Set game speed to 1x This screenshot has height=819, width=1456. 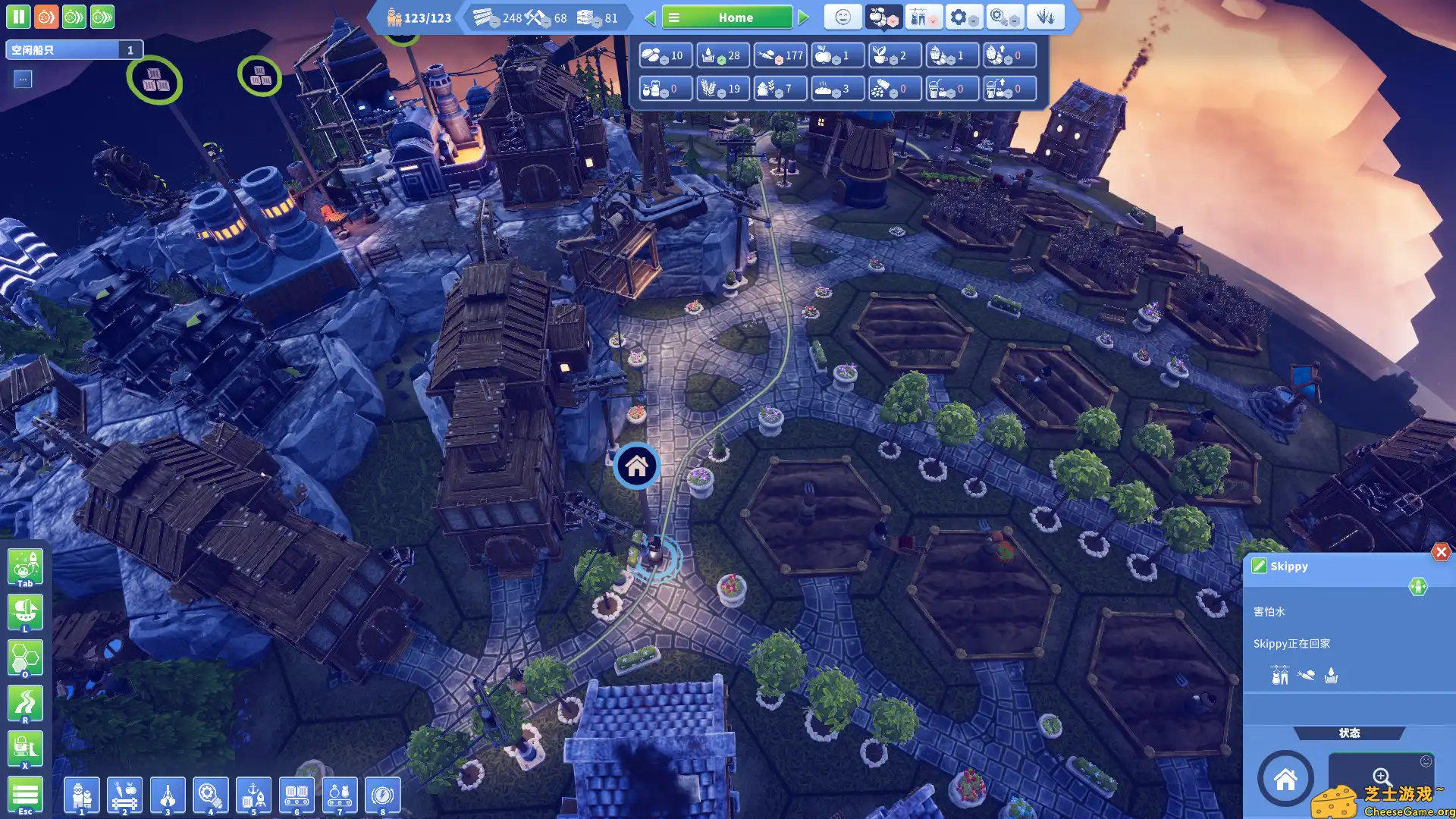pyautogui.click(x=45, y=17)
